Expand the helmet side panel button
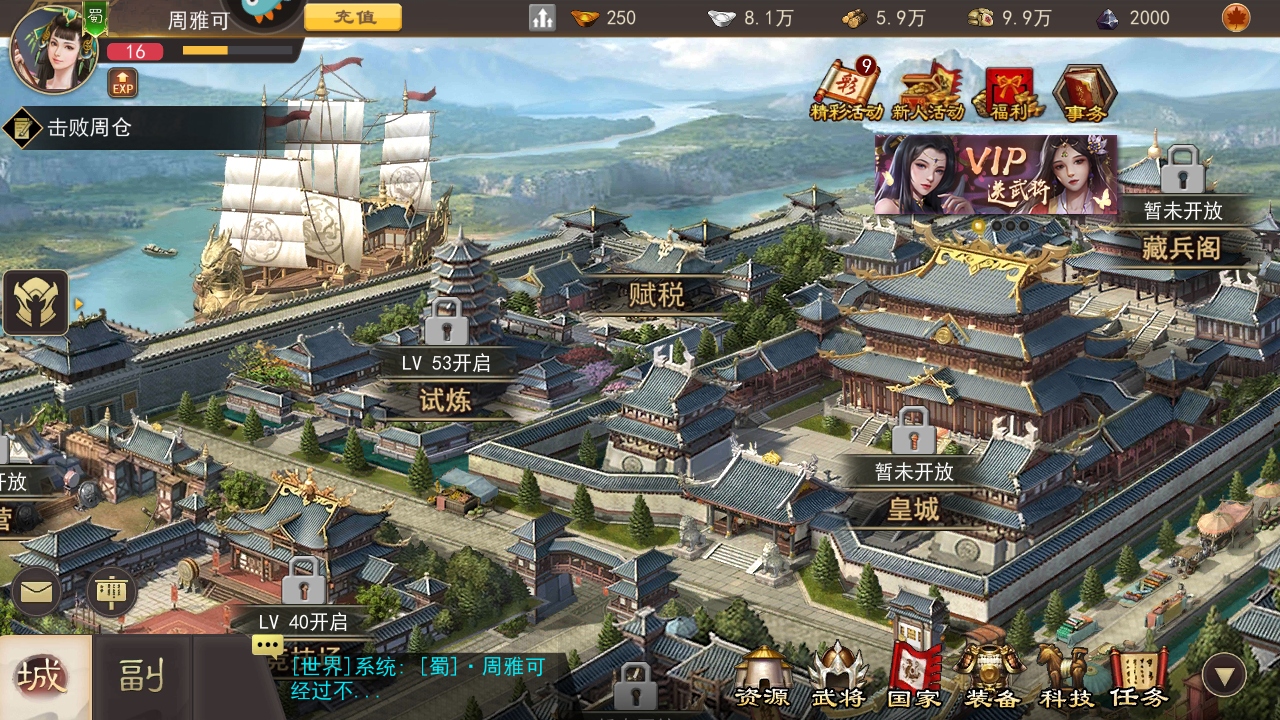Image resolution: width=1280 pixels, height=720 pixels. point(37,302)
